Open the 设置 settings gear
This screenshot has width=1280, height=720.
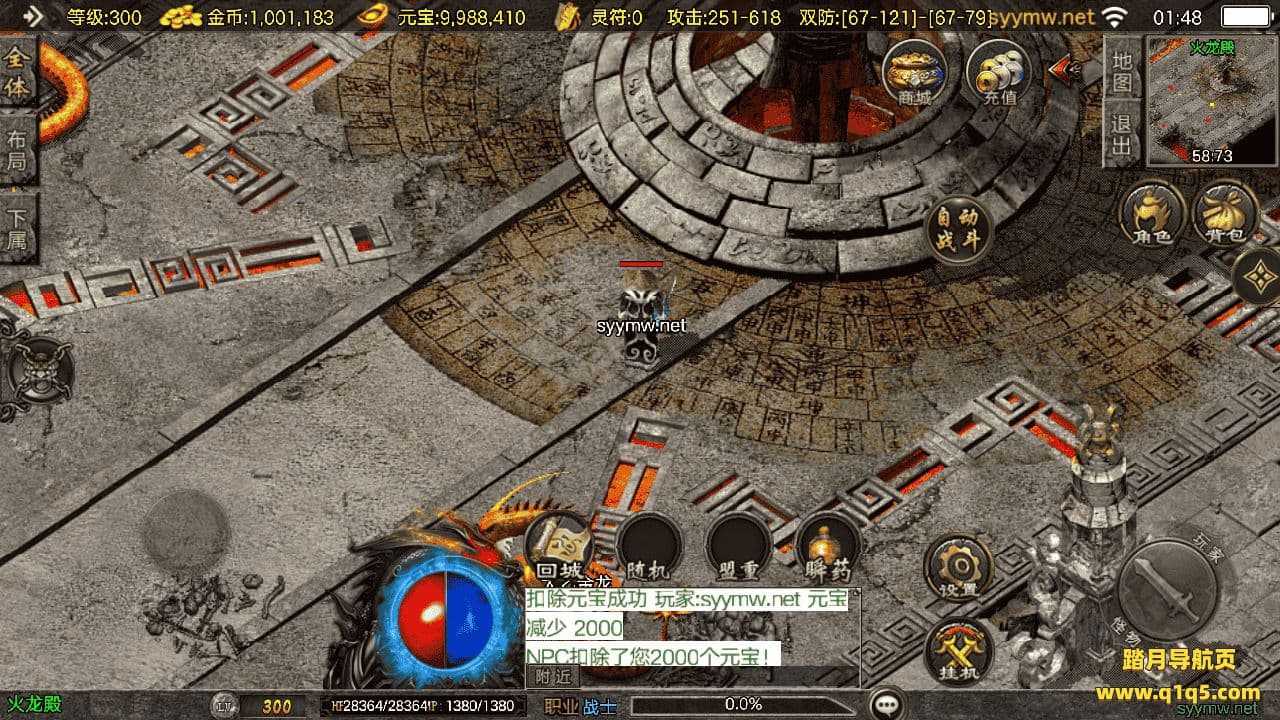(957, 567)
